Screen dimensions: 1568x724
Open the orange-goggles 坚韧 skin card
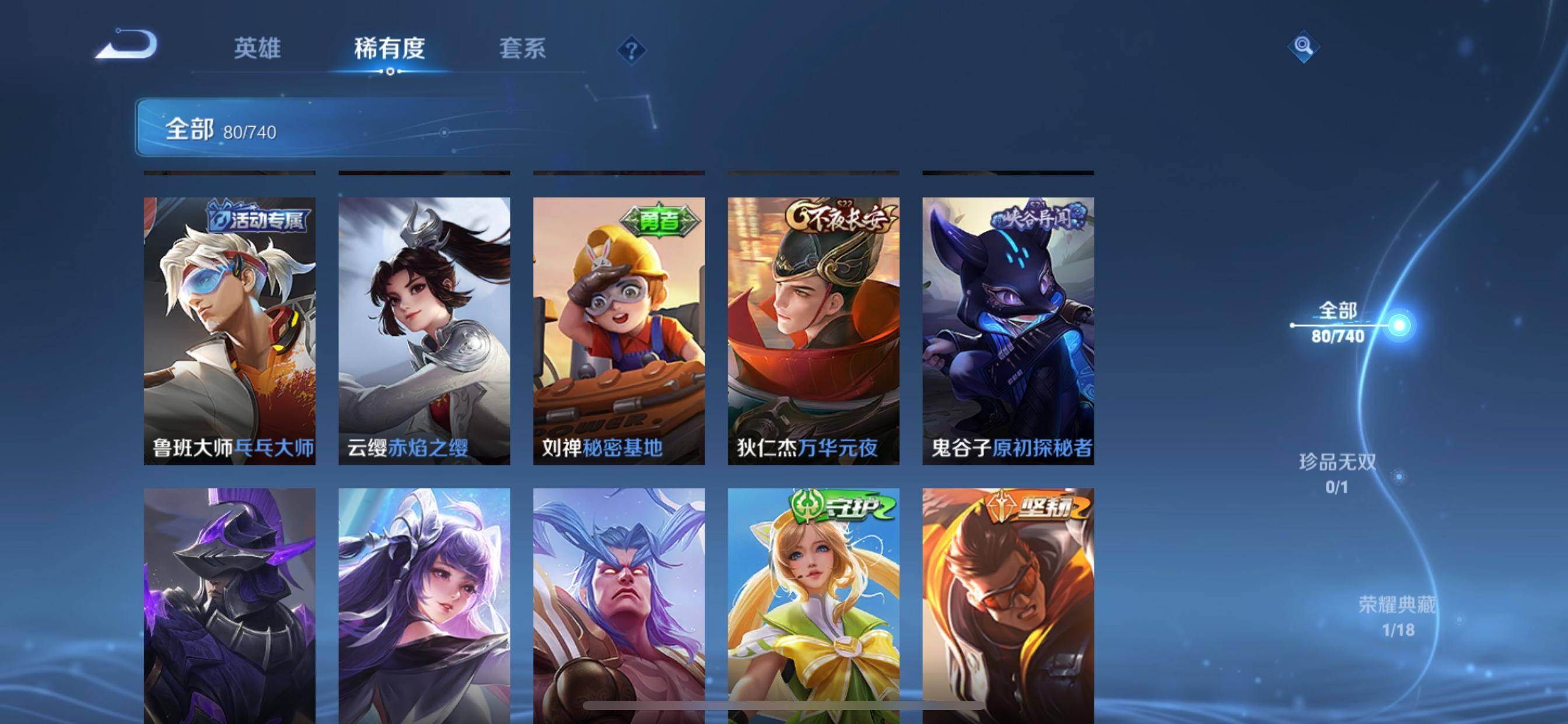click(x=1008, y=605)
